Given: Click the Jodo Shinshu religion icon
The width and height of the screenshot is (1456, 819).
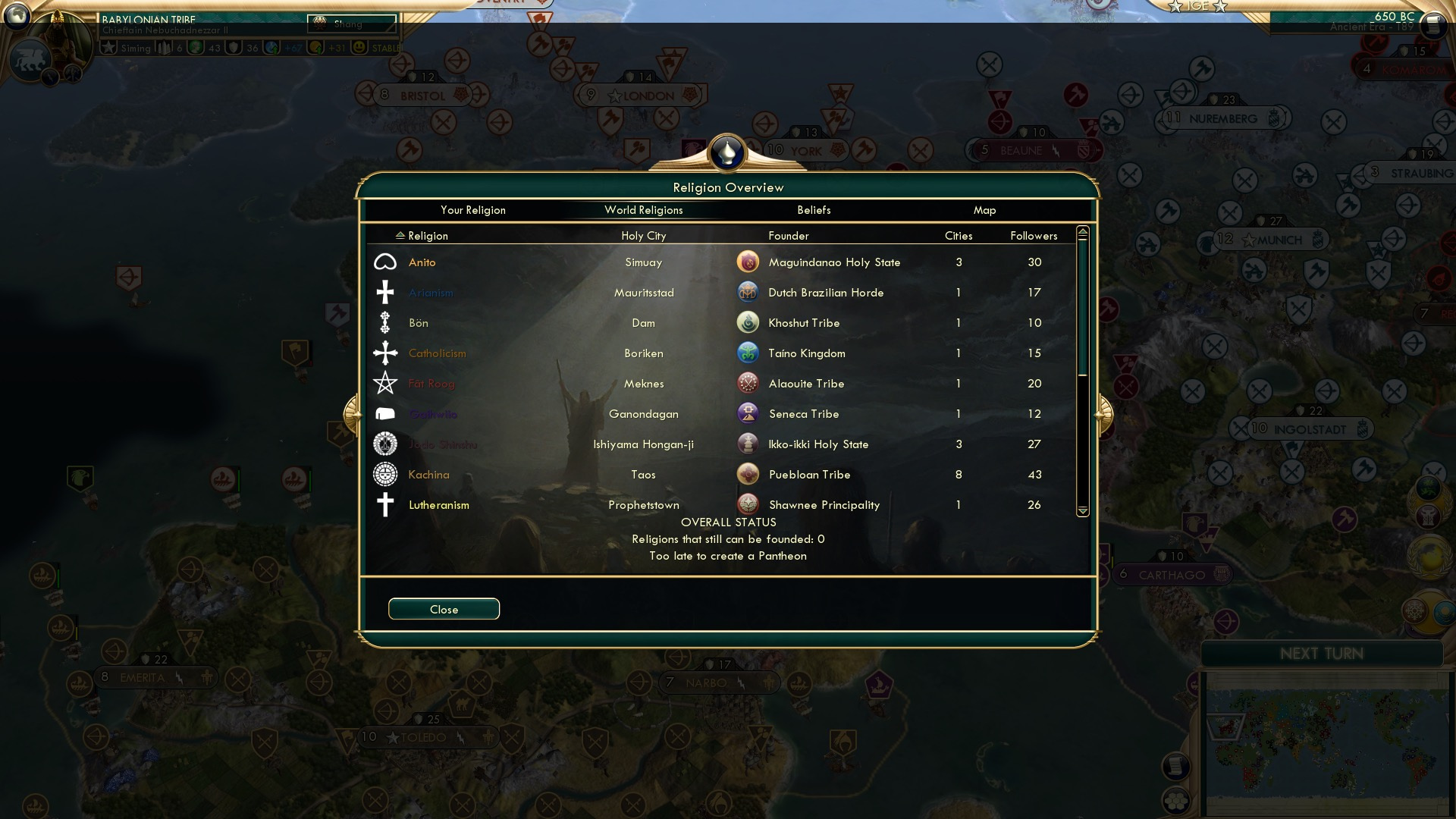Looking at the screenshot, I should (x=385, y=444).
